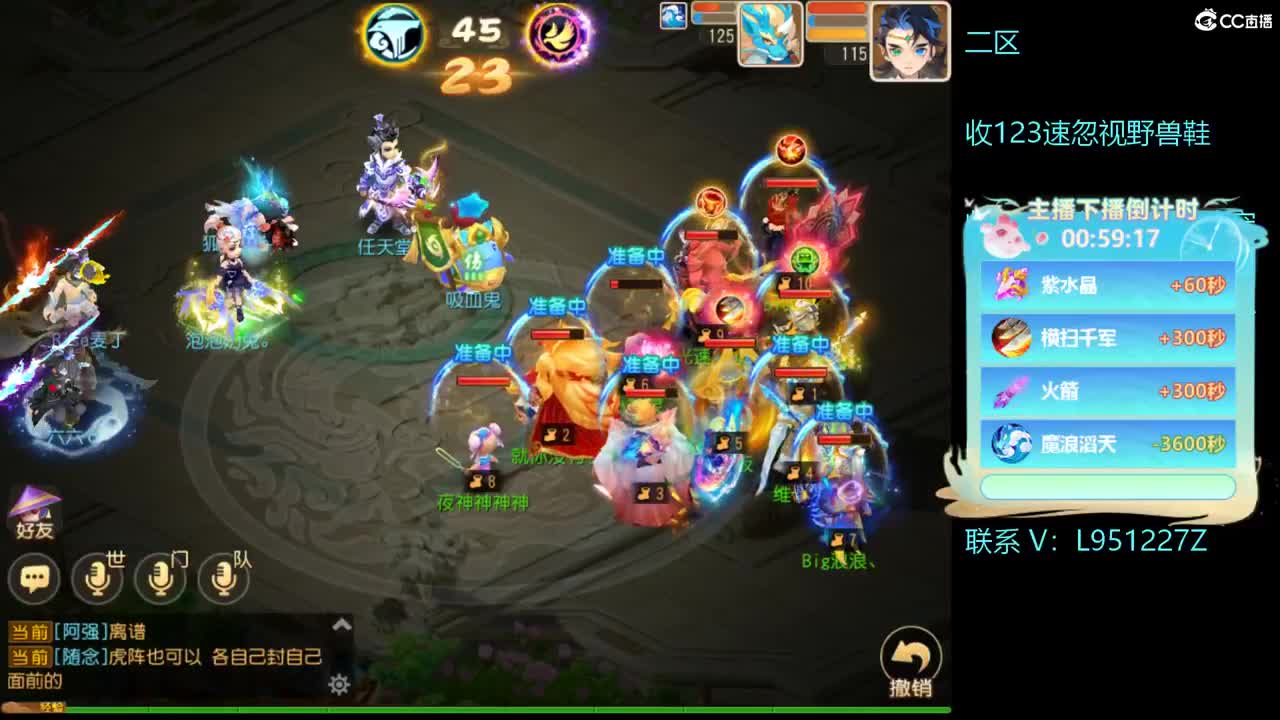The height and width of the screenshot is (720, 1280).
Task: Click the empty input bar under the gift list
Action: tap(1105, 486)
